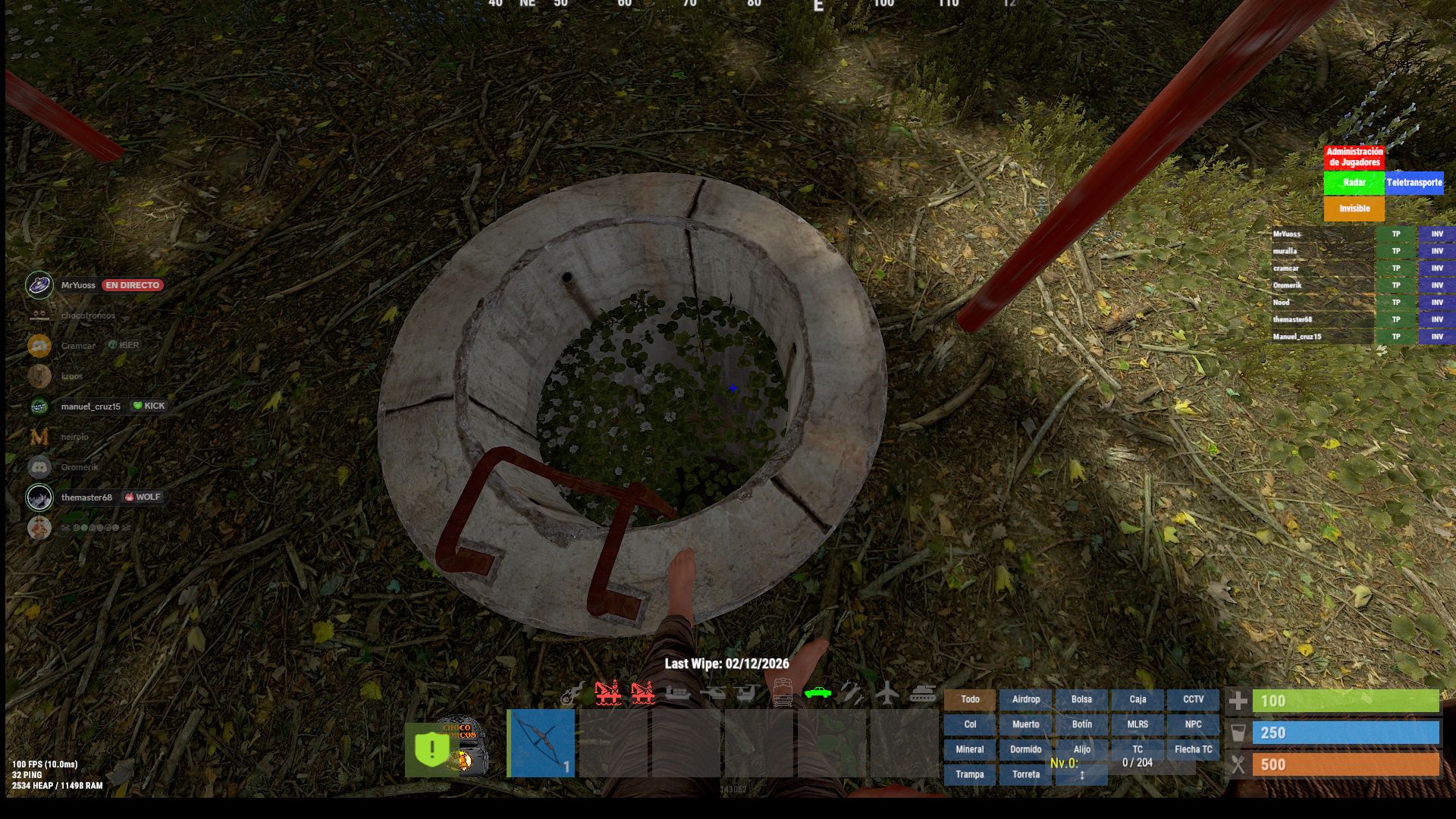This screenshot has height=819, width=1456.
Task: Click the green car event icon
Action: 817,692
